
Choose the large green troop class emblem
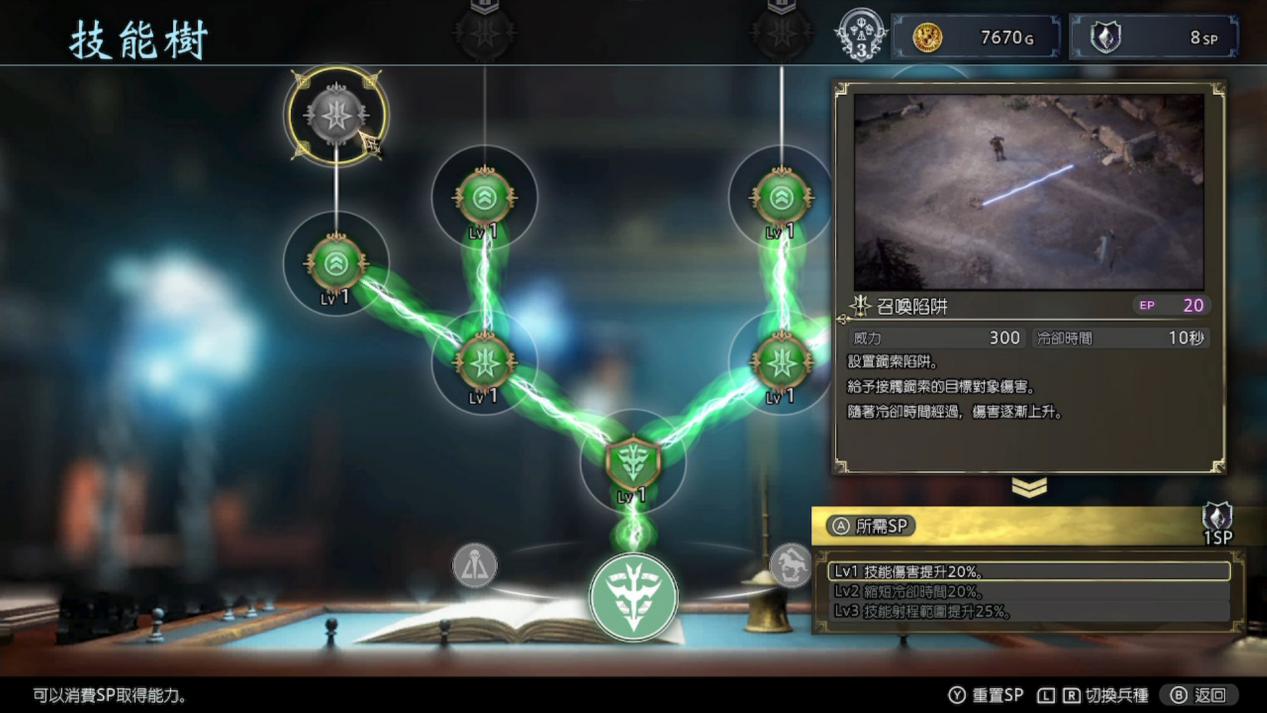click(633, 597)
